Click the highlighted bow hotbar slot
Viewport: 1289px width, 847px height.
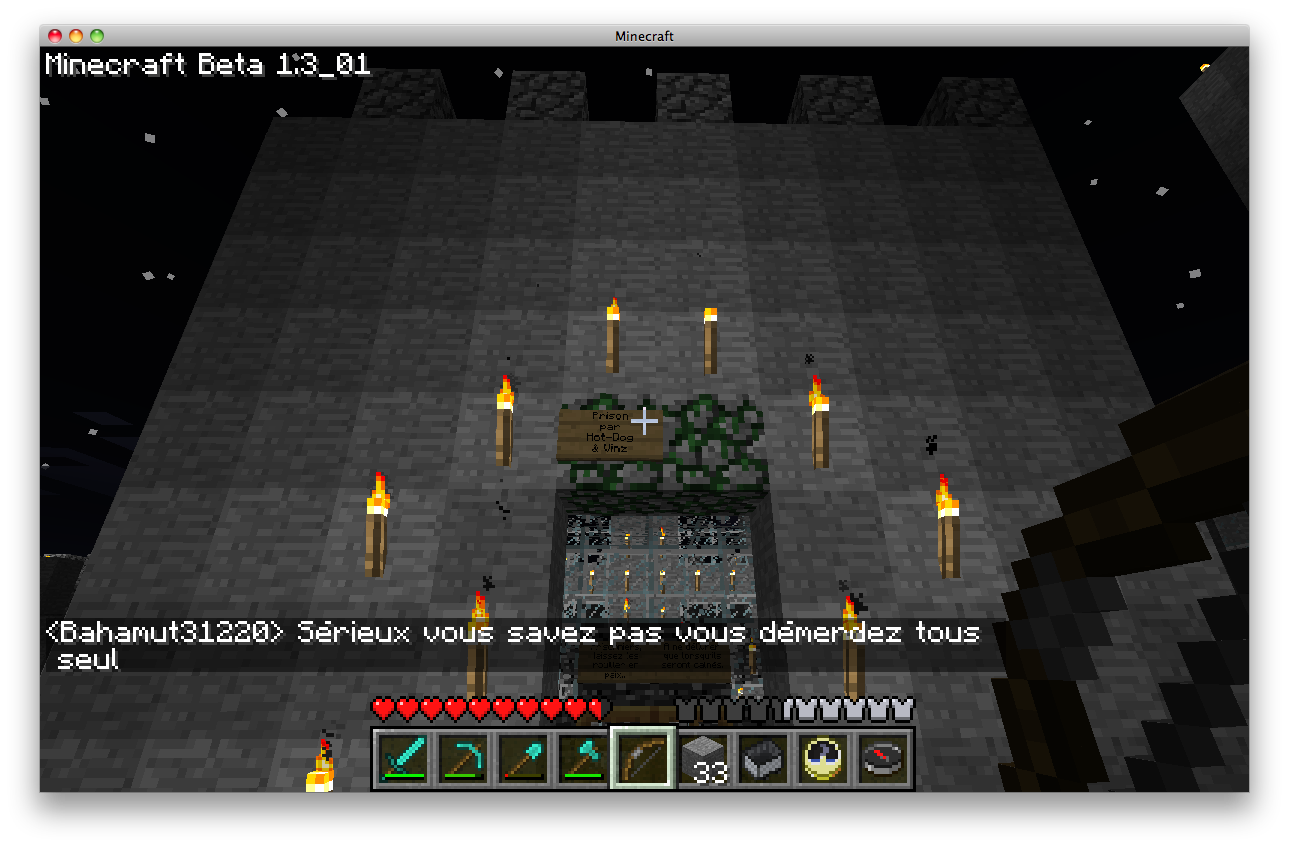pyautogui.click(x=642, y=757)
